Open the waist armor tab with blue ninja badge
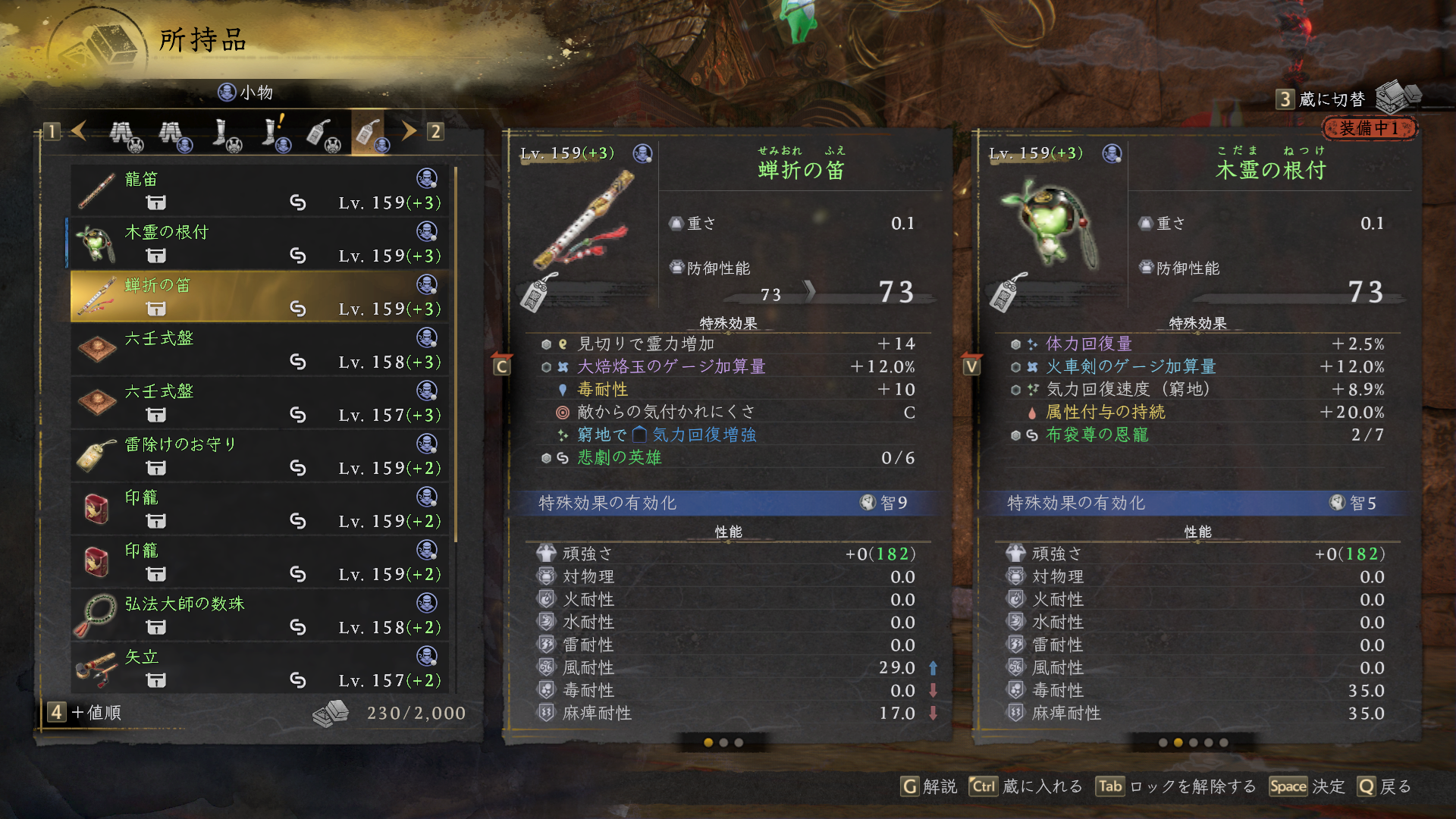 coord(174,134)
